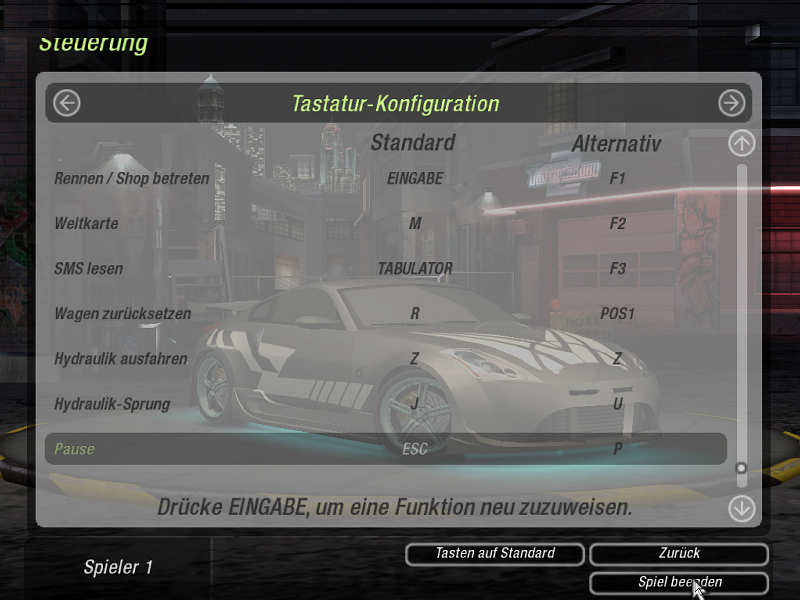Image resolution: width=800 pixels, height=600 pixels.
Task: Click the POS1 alternative key binding
Action: point(617,314)
